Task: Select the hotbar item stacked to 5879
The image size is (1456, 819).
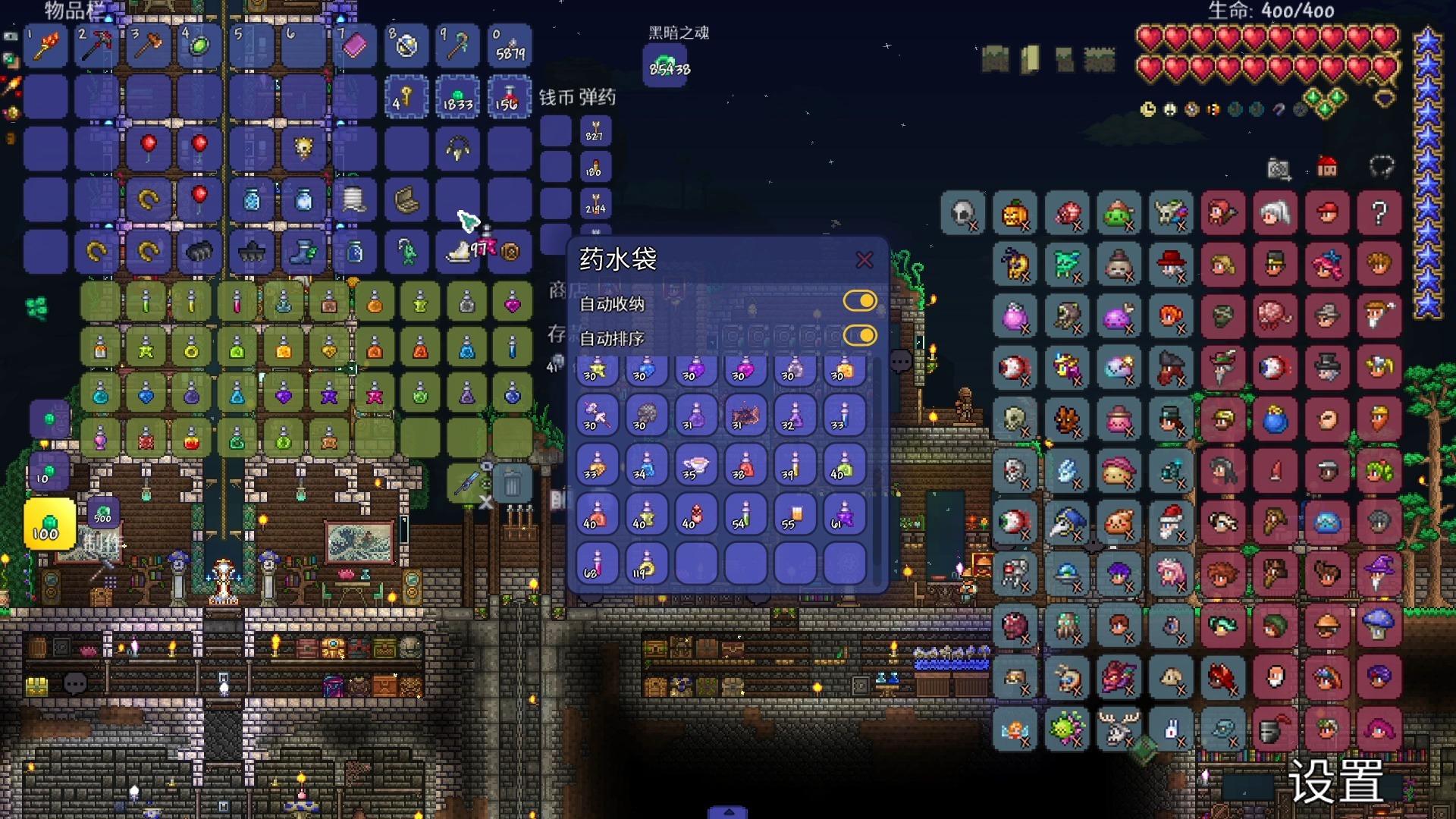Action: point(510,46)
